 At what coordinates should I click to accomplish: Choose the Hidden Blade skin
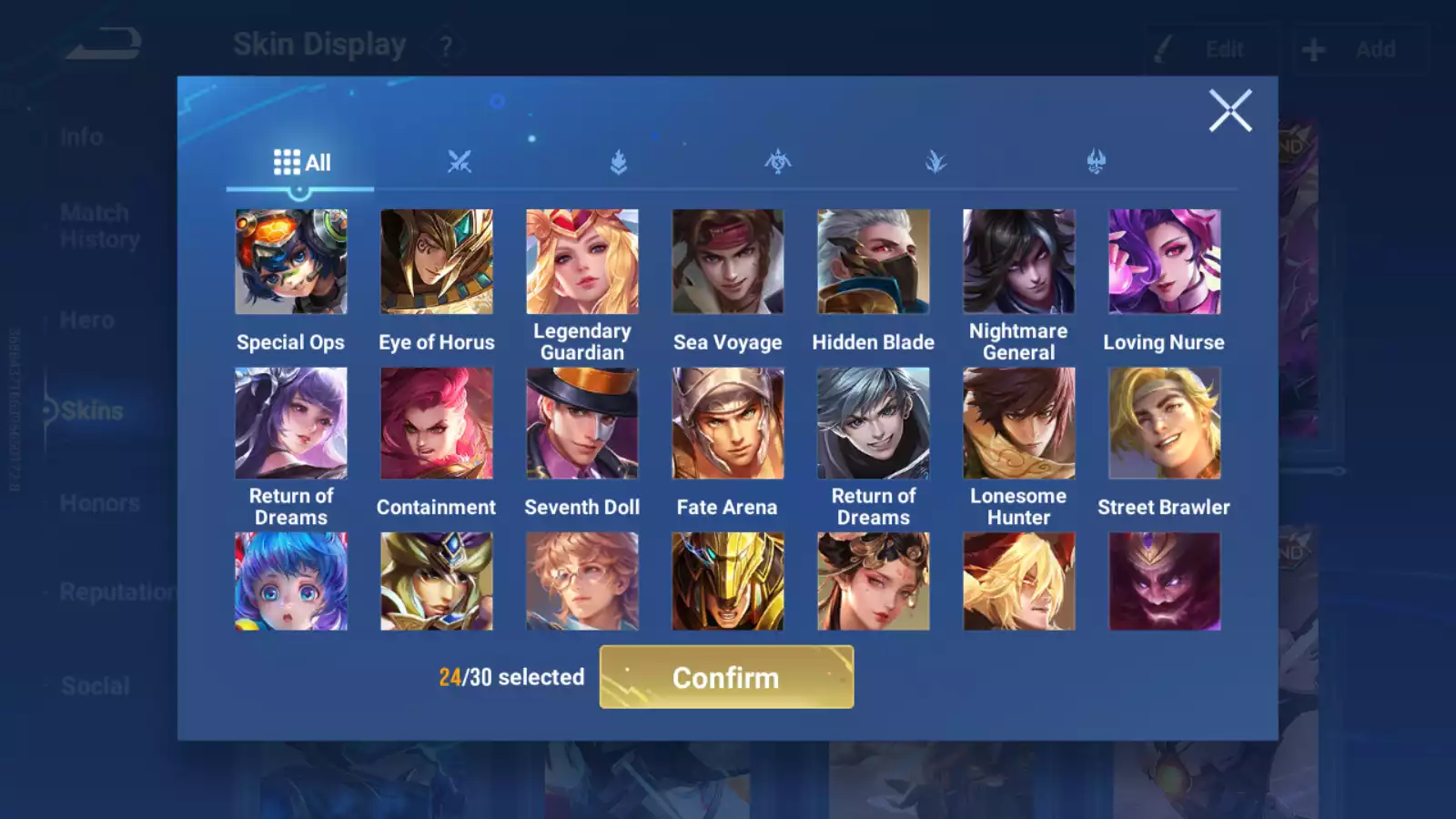(x=874, y=262)
